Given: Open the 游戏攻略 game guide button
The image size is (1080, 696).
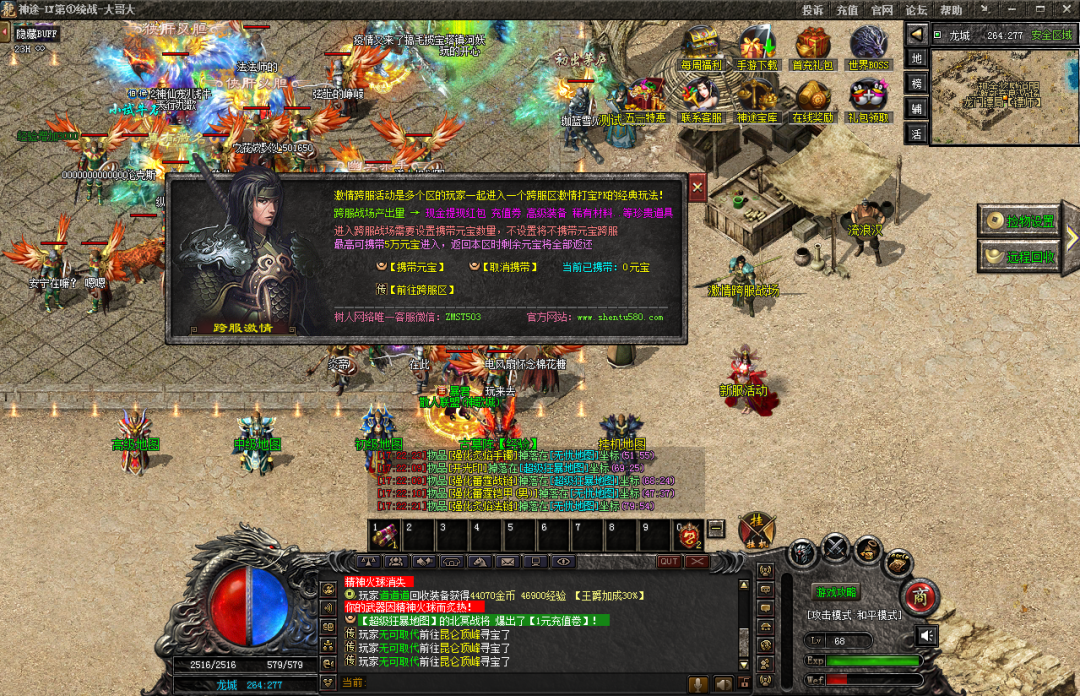Looking at the screenshot, I should click(836, 592).
